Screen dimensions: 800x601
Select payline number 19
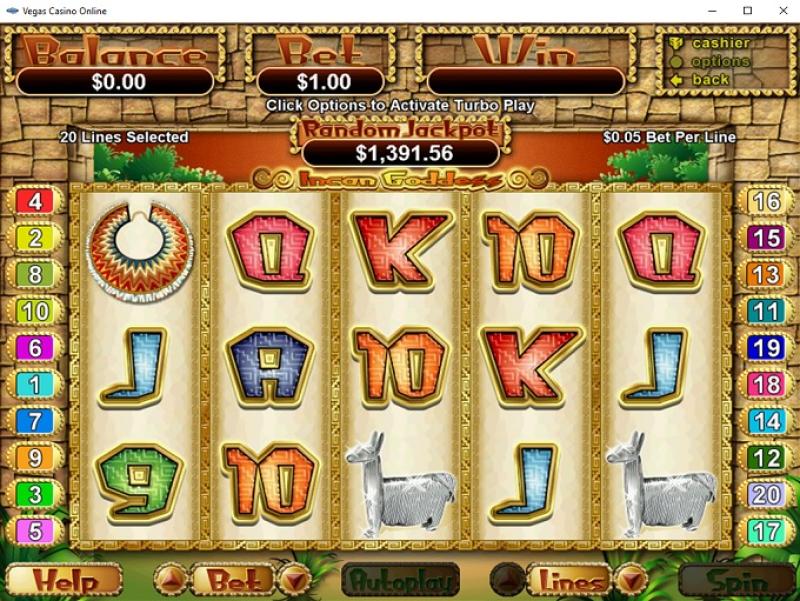point(766,348)
